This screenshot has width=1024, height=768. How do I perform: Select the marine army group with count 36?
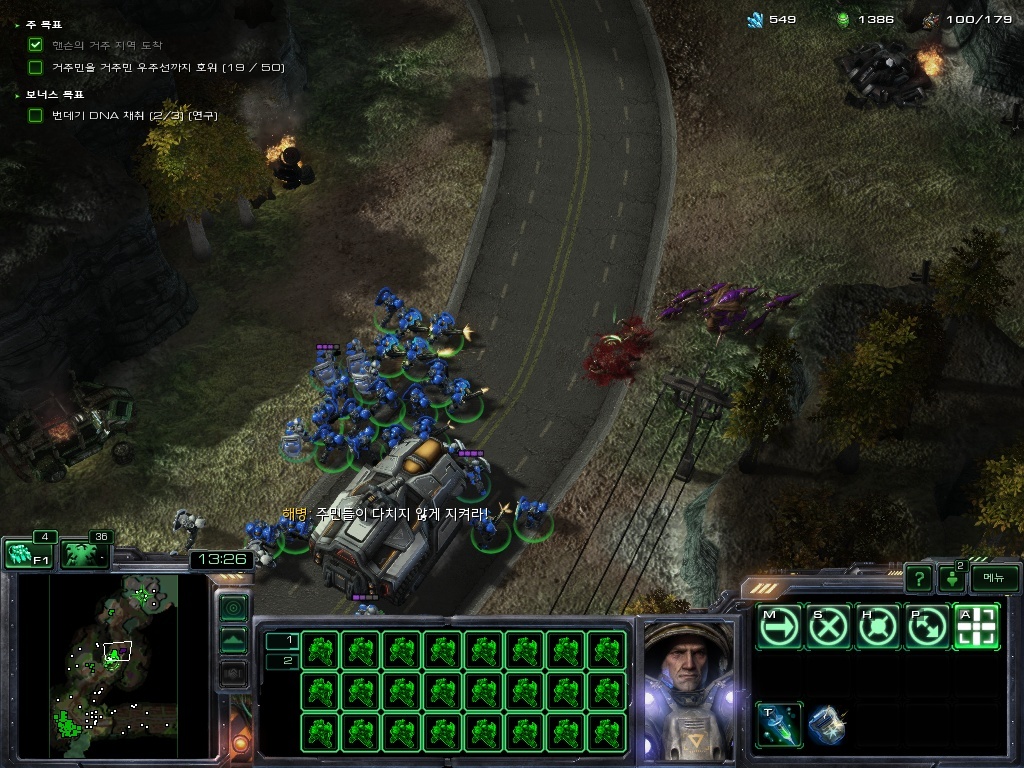(84, 553)
